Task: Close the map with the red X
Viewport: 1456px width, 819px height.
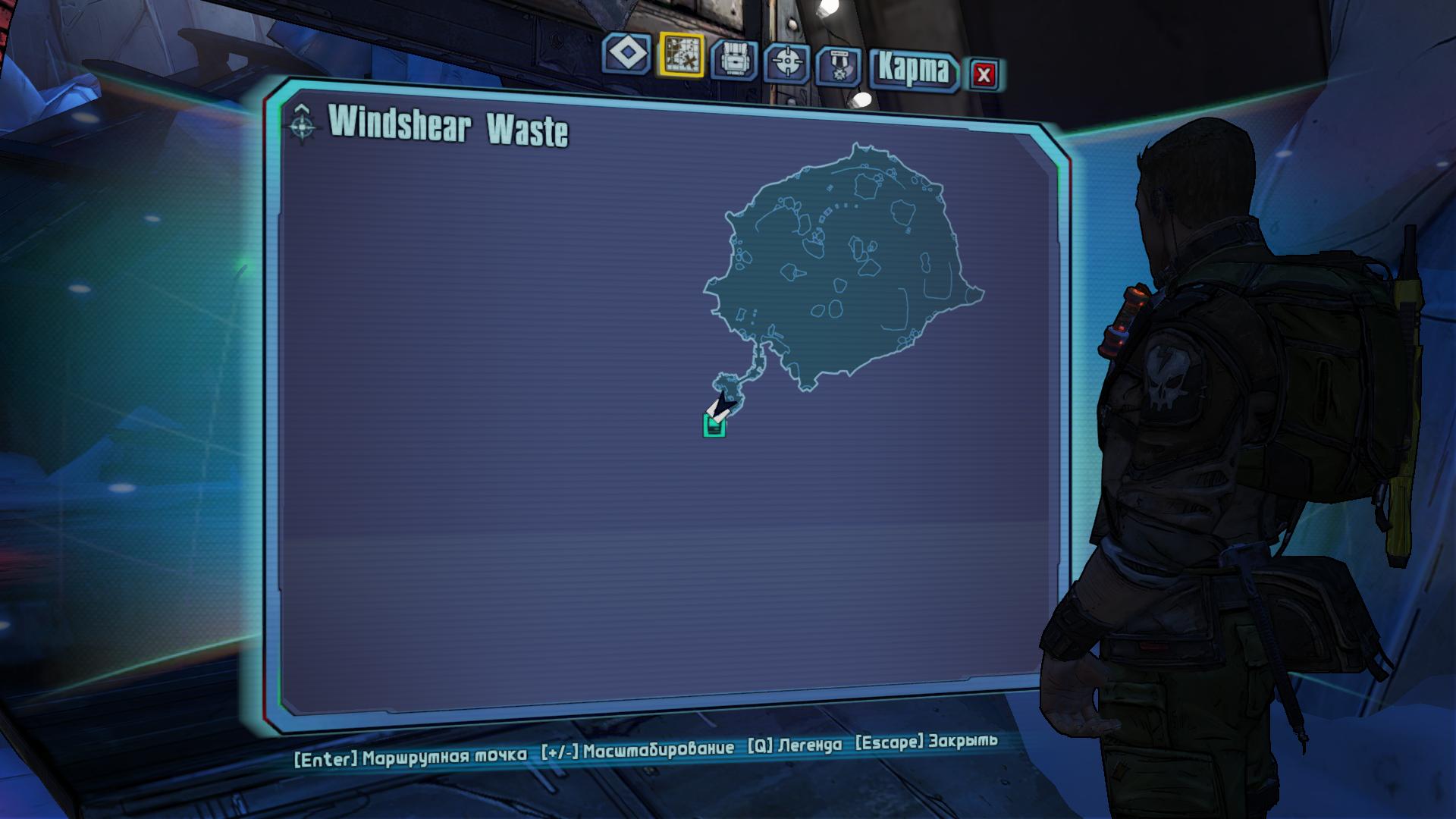Action: click(984, 74)
